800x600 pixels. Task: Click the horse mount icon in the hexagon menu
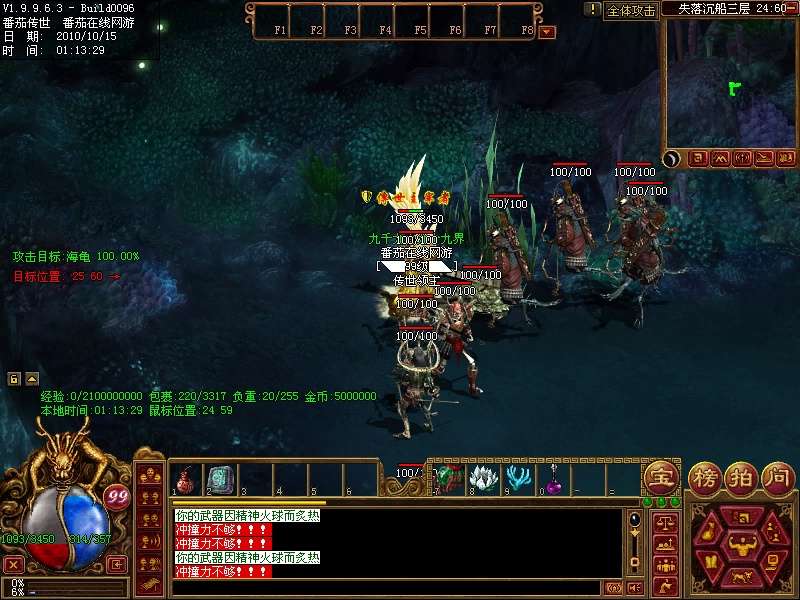tap(741, 578)
